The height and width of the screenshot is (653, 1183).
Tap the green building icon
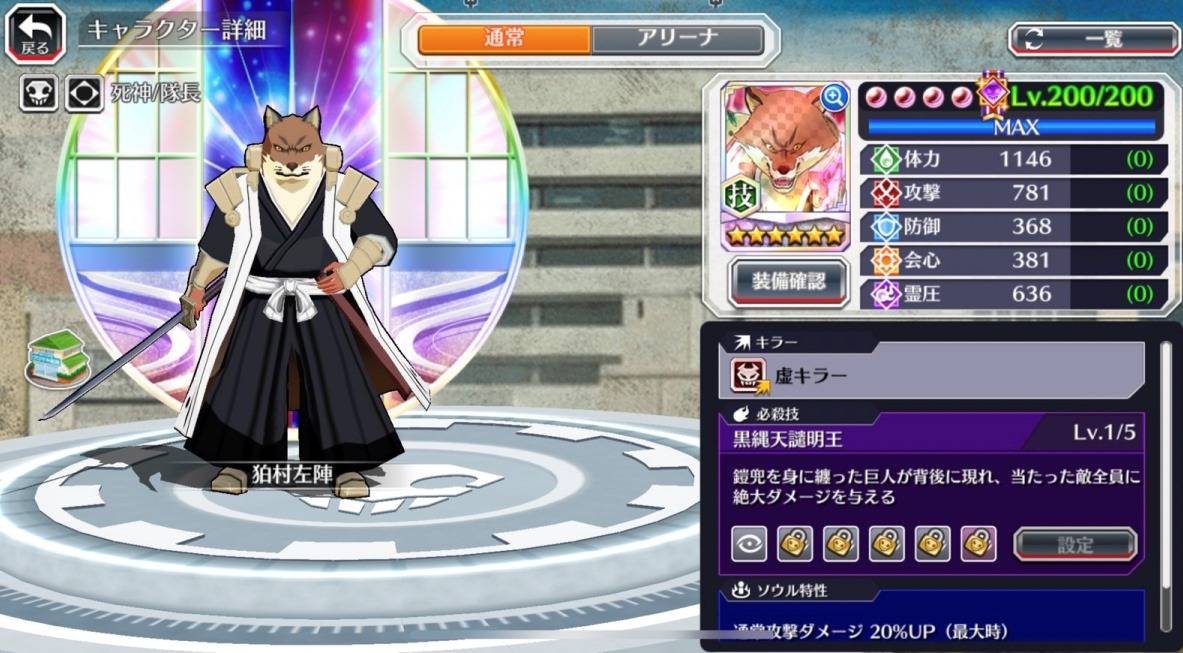tap(53, 358)
